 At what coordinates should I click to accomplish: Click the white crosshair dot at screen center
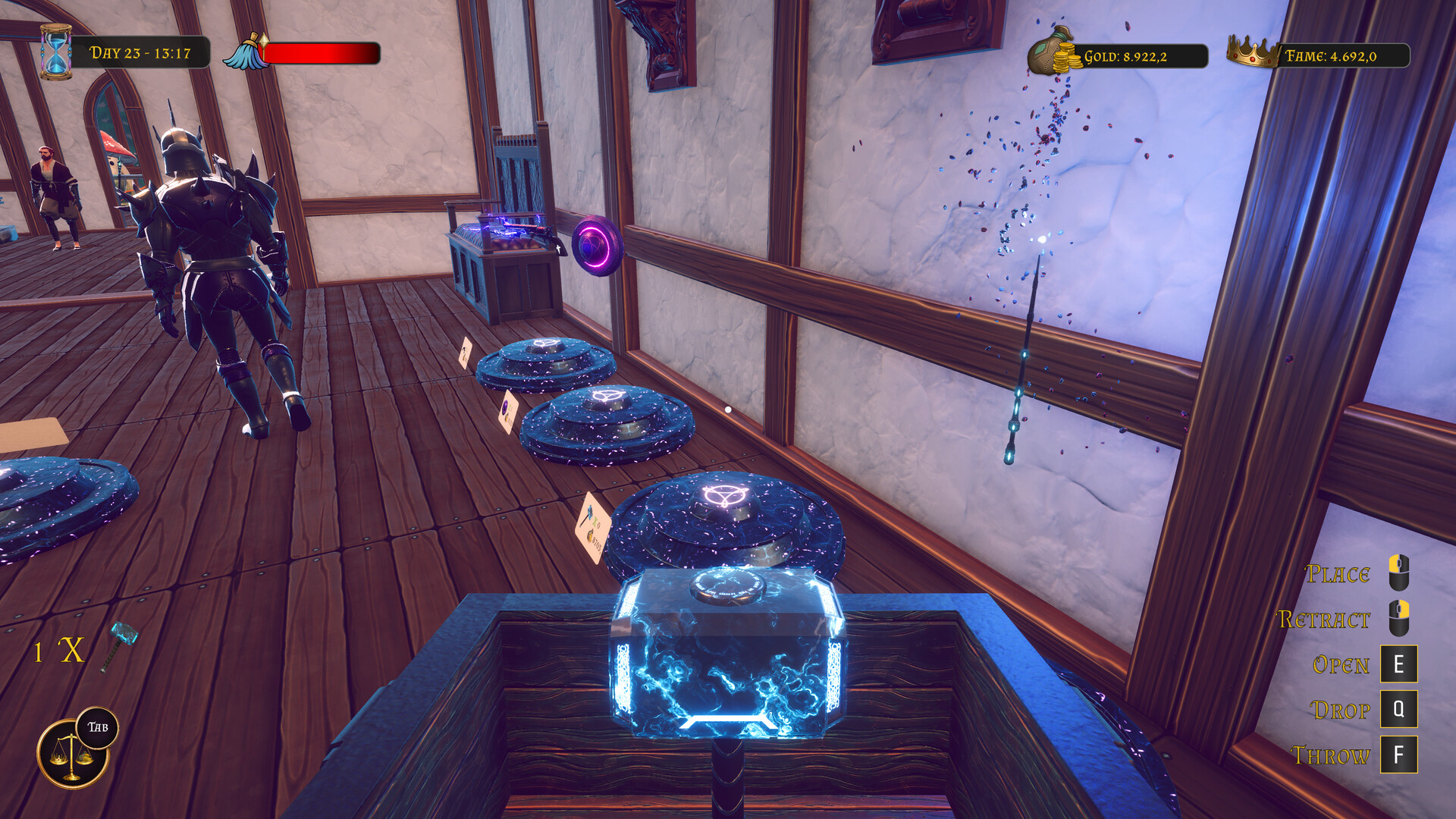pyautogui.click(x=728, y=408)
